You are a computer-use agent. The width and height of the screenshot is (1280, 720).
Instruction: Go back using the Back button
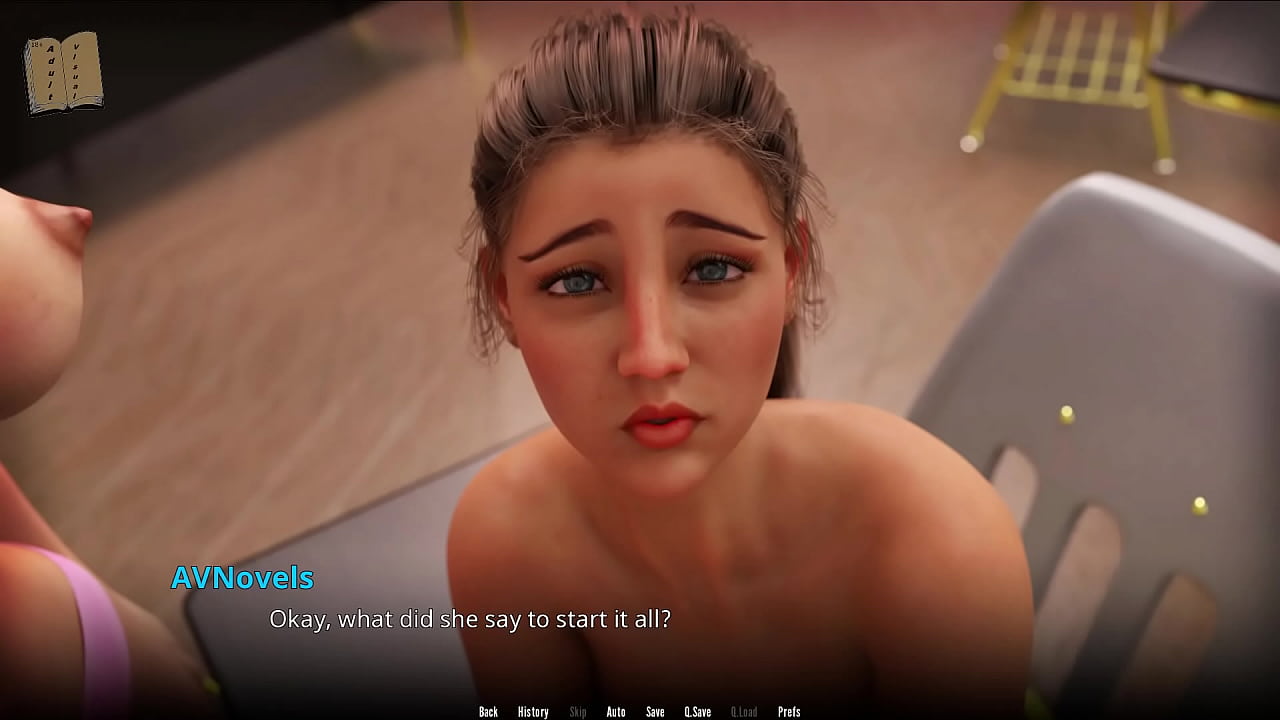(488, 712)
